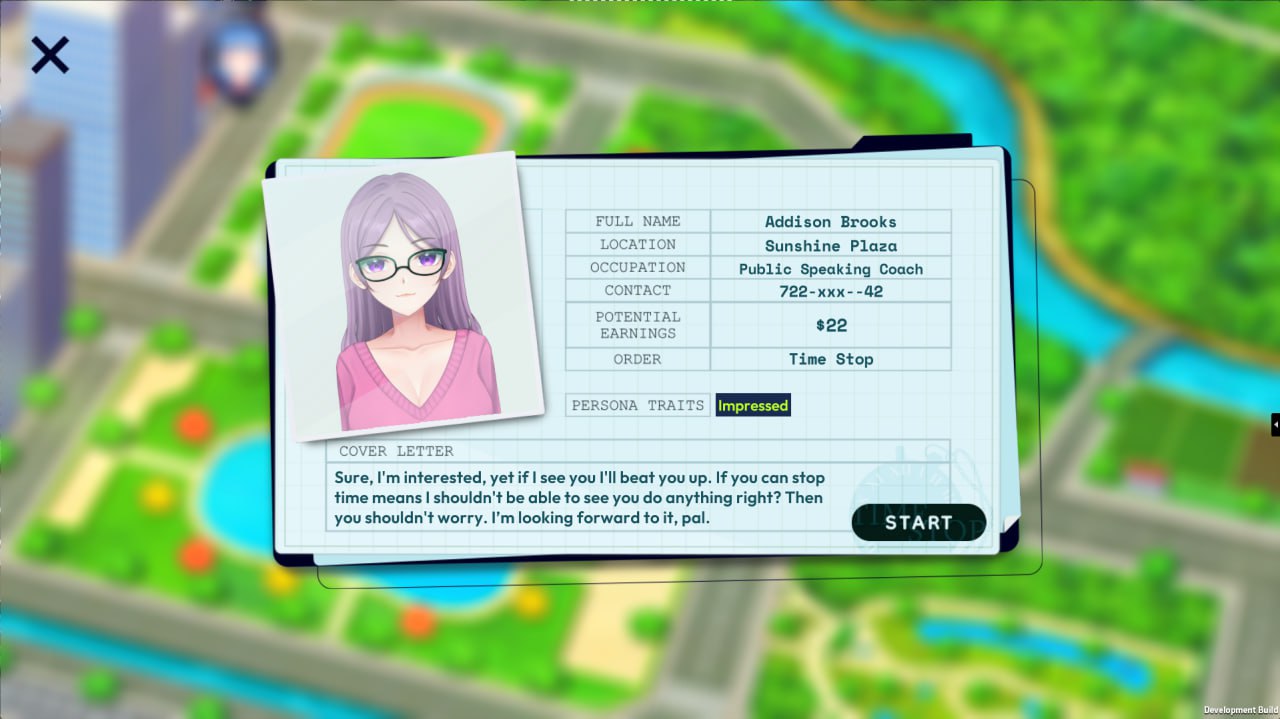The image size is (1280, 719).
Task: Close the profile card with the X
Action: [49, 55]
